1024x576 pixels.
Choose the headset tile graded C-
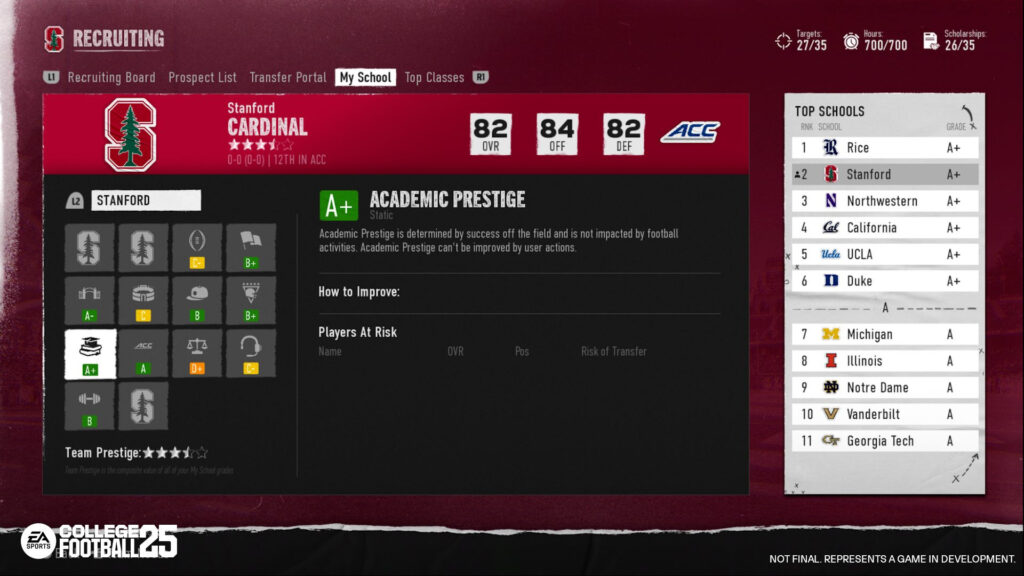(x=250, y=354)
